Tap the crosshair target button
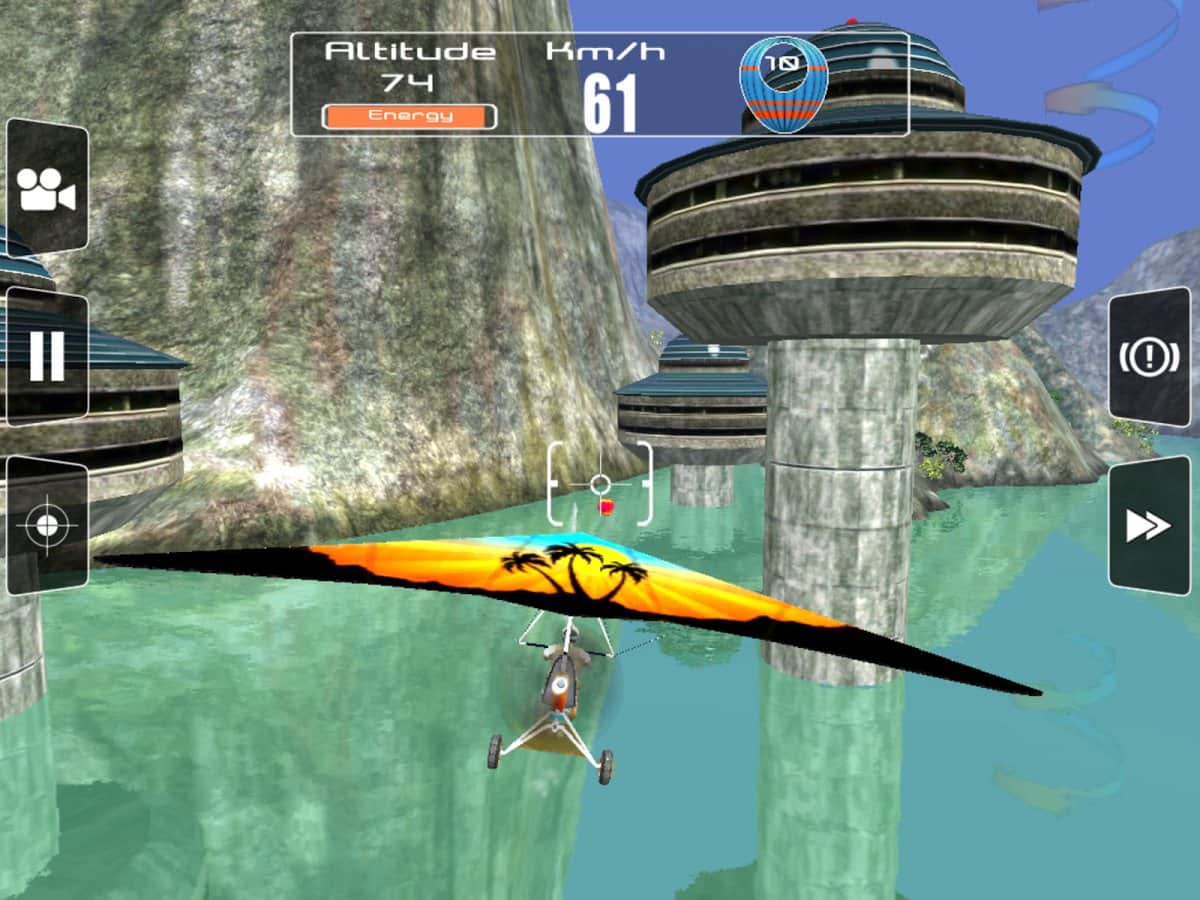Viewport: 1200px width, 900px height. [46, 526]
